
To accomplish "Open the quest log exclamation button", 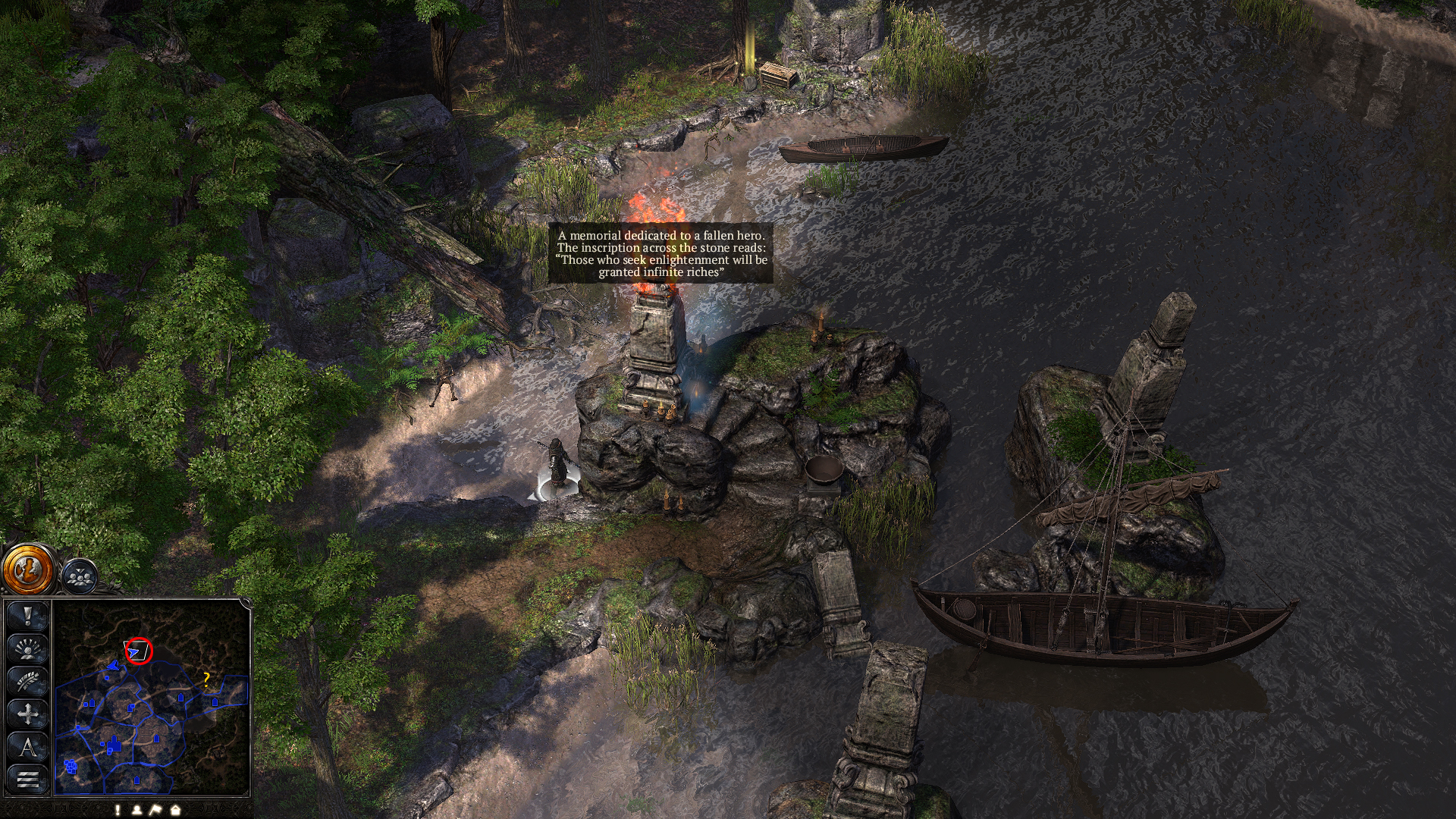I will 28,617.
